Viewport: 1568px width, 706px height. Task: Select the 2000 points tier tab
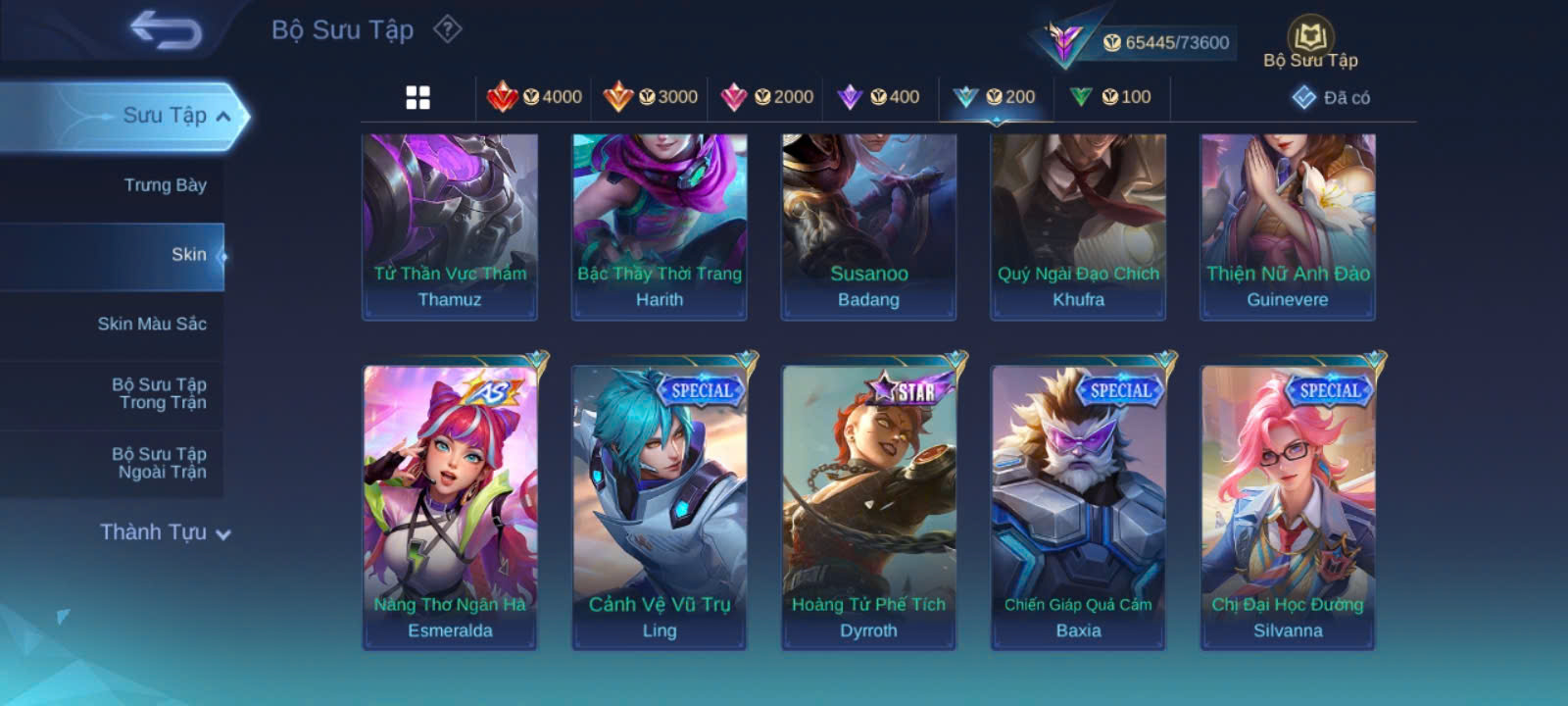click(766, 97)
